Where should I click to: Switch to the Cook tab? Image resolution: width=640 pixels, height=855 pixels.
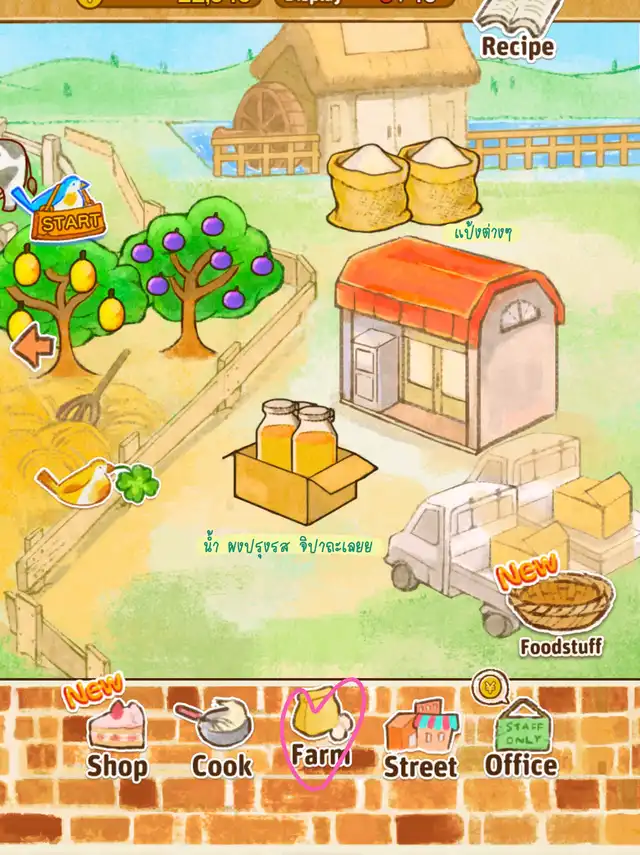tap(222, 738)
